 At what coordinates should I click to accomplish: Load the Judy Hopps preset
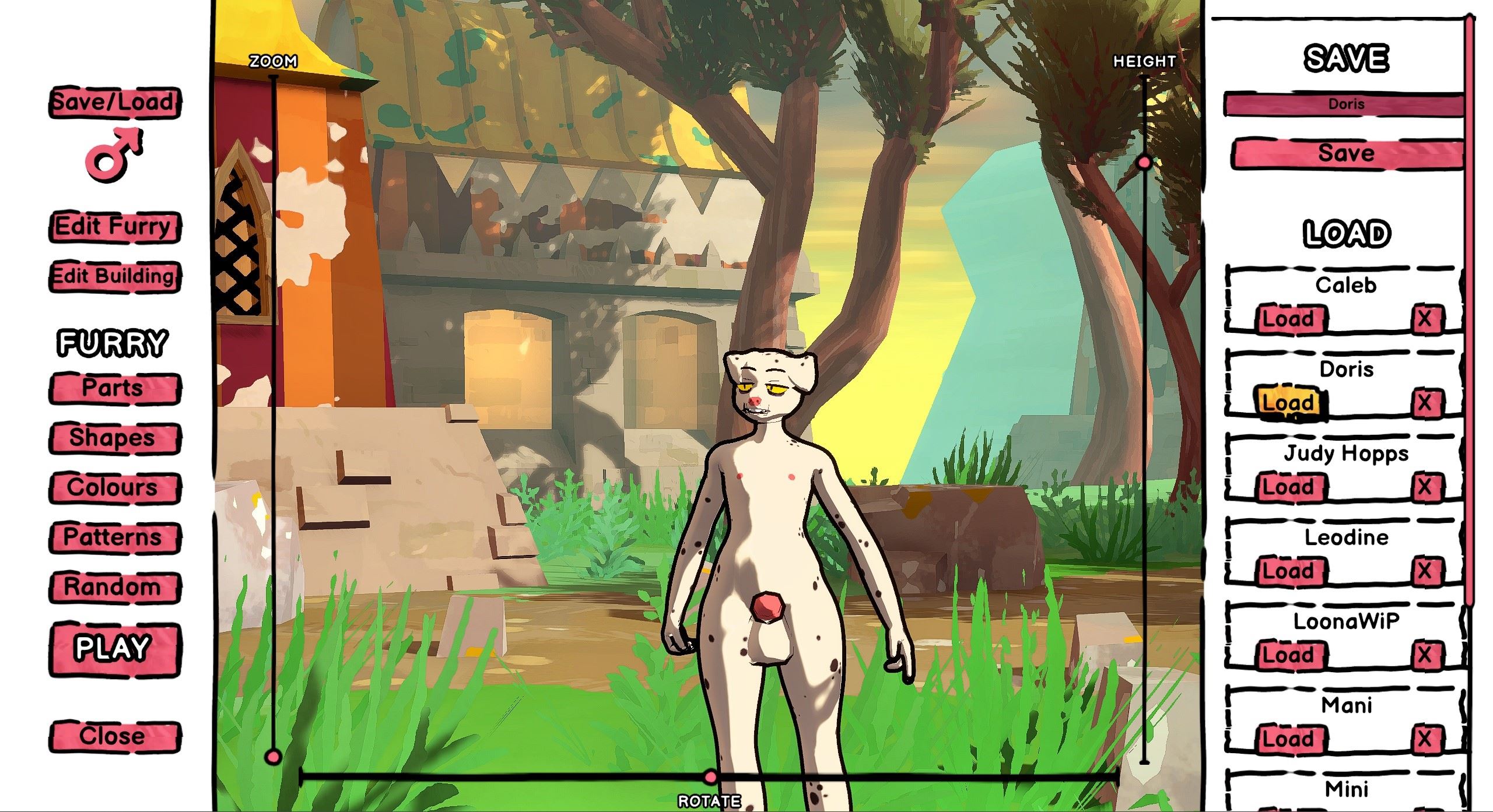tap(1289, 487)
